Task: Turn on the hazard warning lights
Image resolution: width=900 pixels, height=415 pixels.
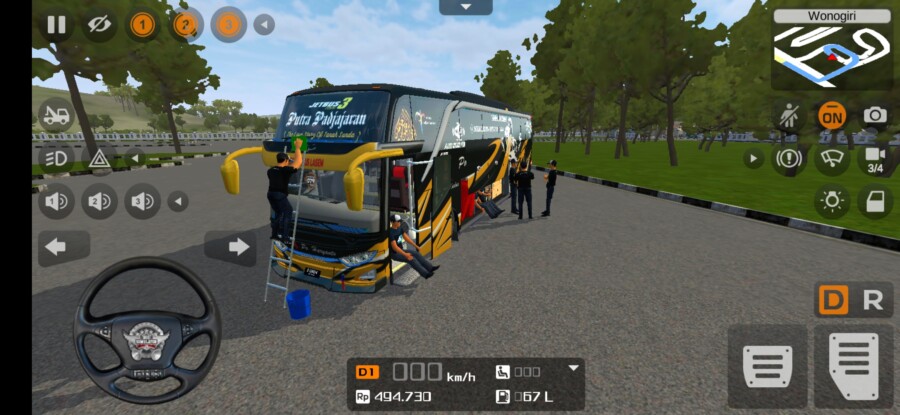Action: pos(99,158)
